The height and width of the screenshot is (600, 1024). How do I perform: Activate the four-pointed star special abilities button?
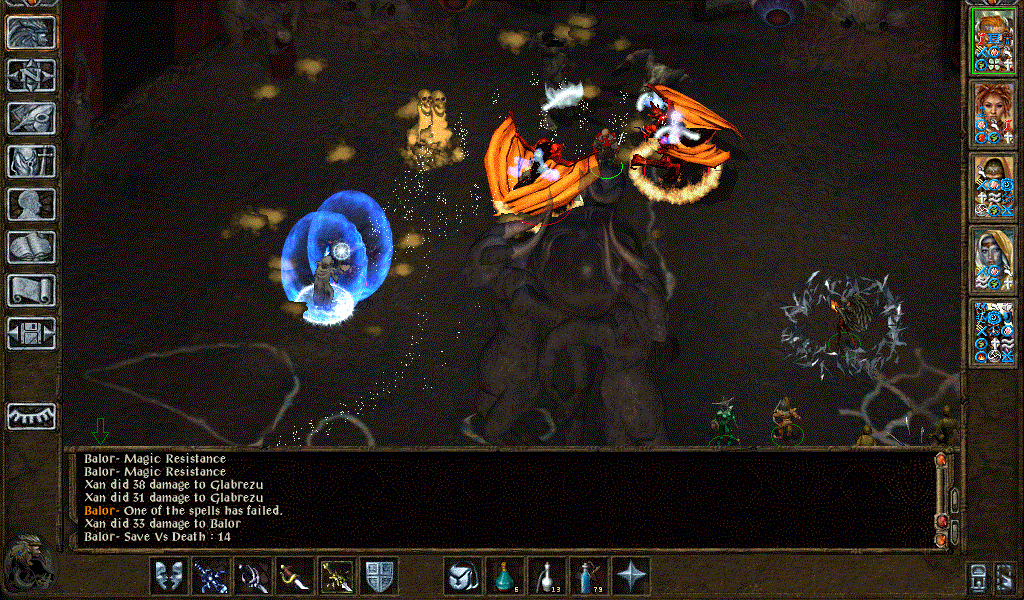[x=630, y=576]
